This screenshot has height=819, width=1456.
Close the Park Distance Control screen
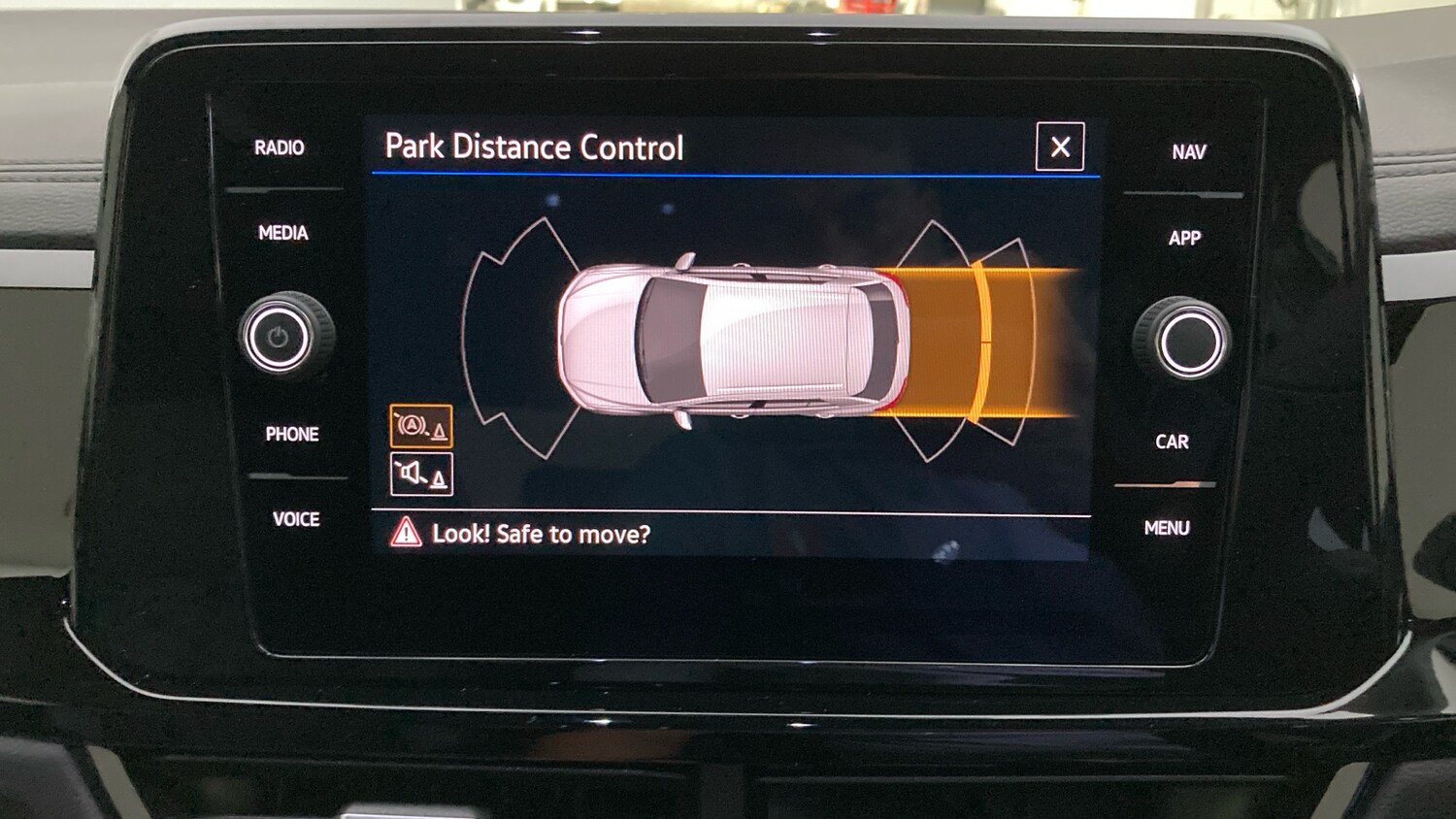tap(1060, 147)
